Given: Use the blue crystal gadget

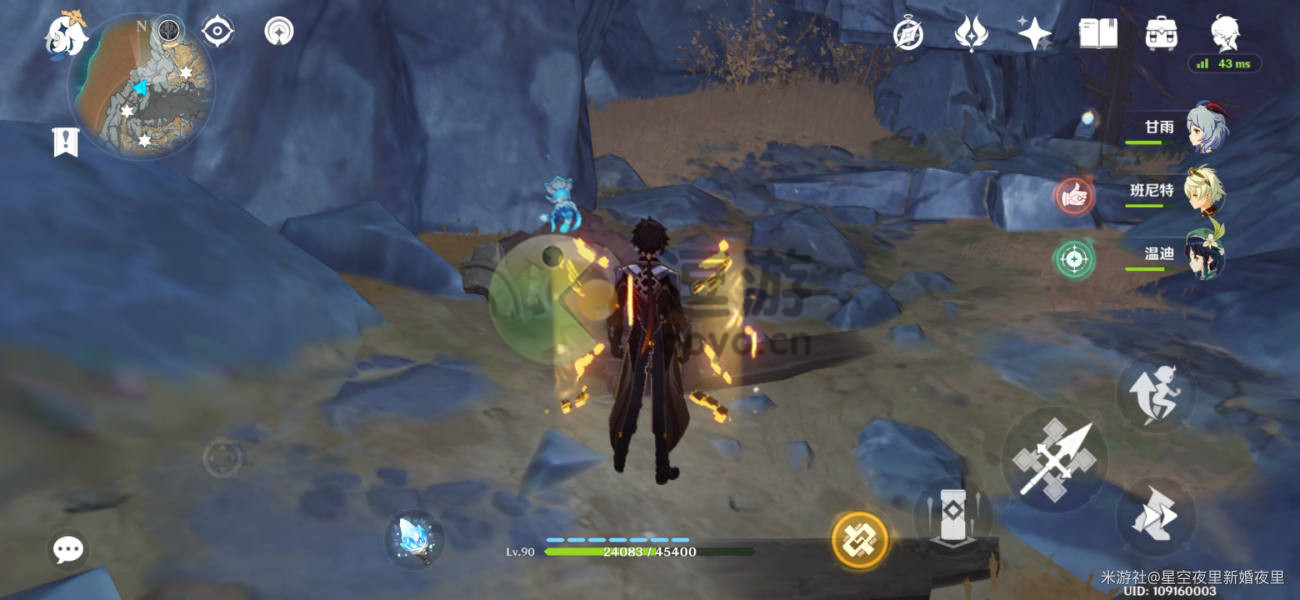Looking at the screenshot, I should 413,540.
